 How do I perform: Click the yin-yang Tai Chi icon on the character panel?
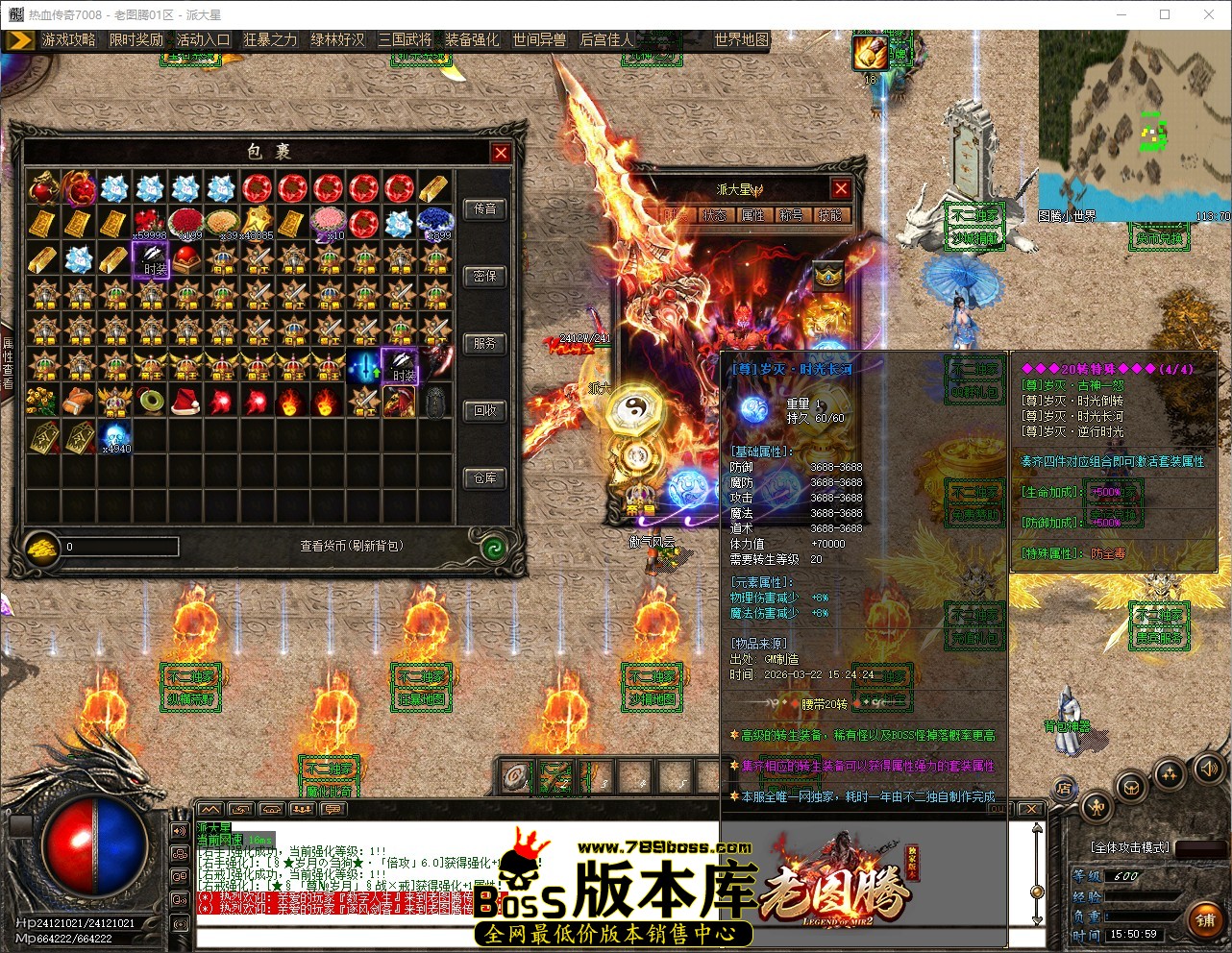(x=634, y=406)
